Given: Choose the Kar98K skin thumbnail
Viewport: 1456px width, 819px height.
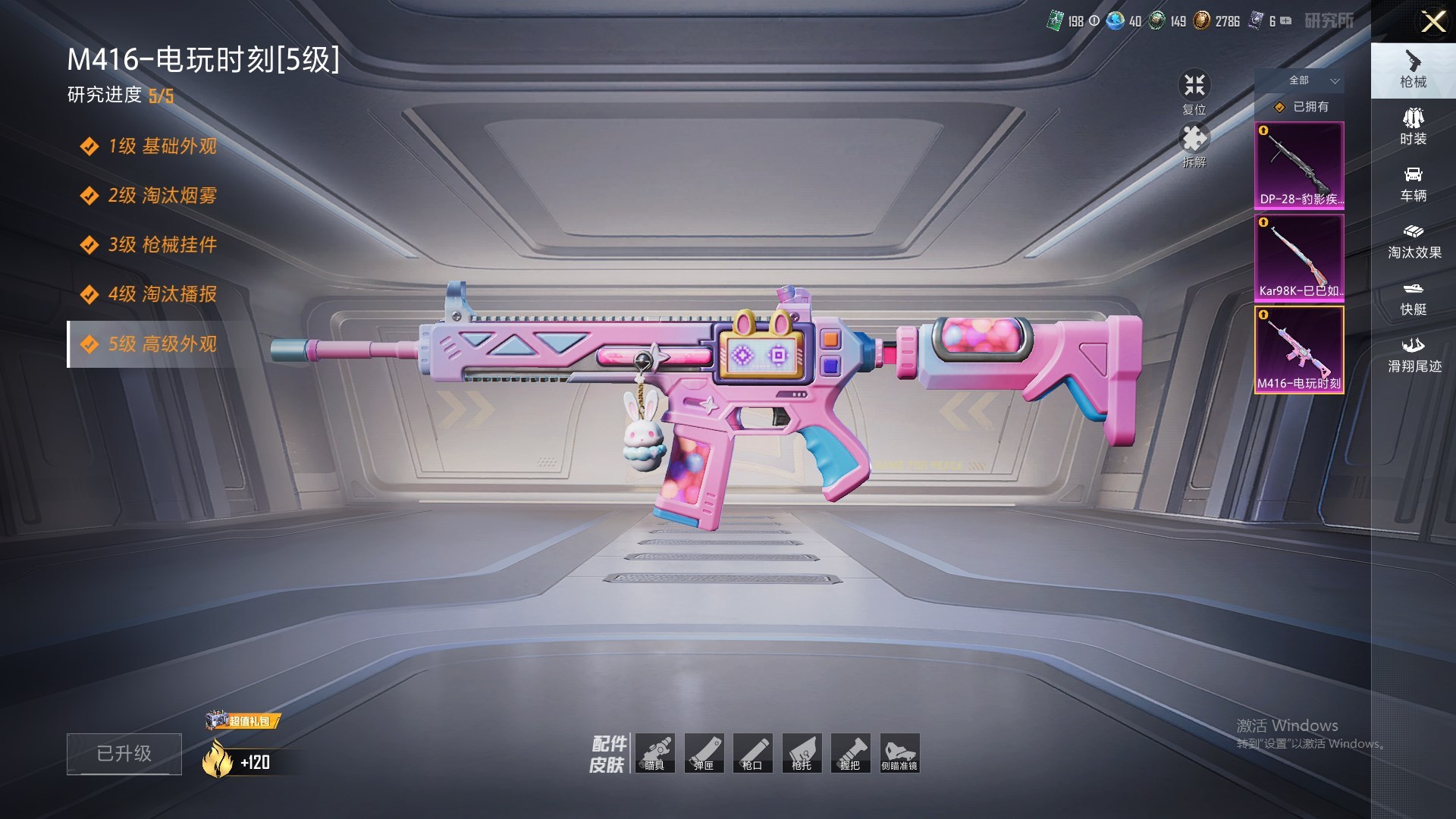Looking at the screenshot, I should pos(1299,258).
